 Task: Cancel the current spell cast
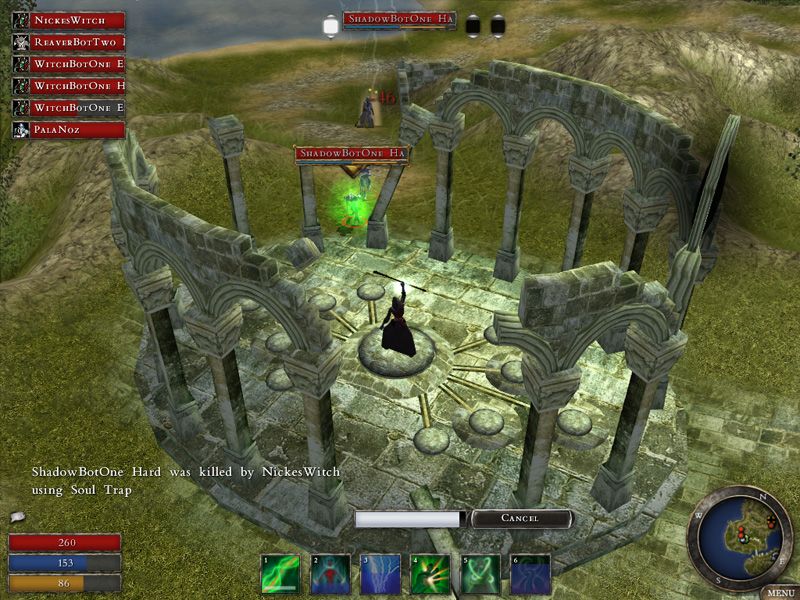[x=520, y=519]
